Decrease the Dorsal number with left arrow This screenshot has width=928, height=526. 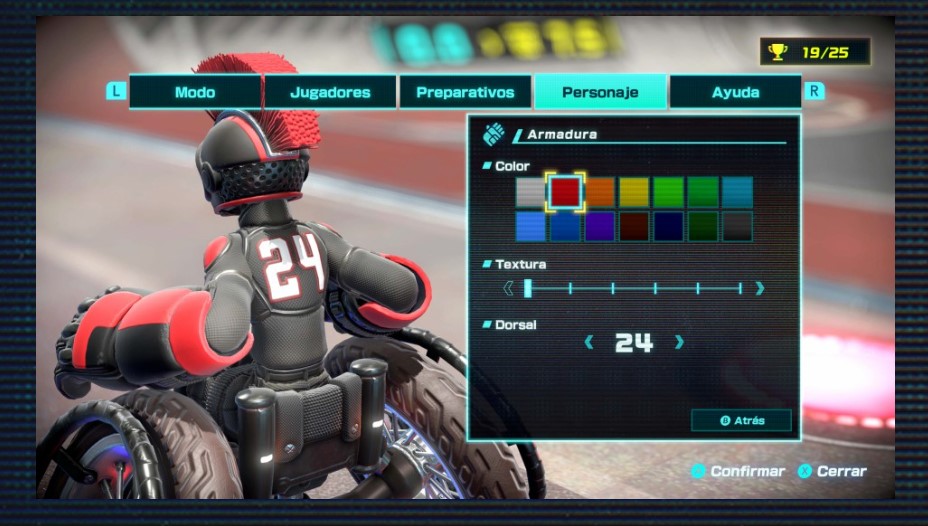pyautogui.click(x=589, y=343)
